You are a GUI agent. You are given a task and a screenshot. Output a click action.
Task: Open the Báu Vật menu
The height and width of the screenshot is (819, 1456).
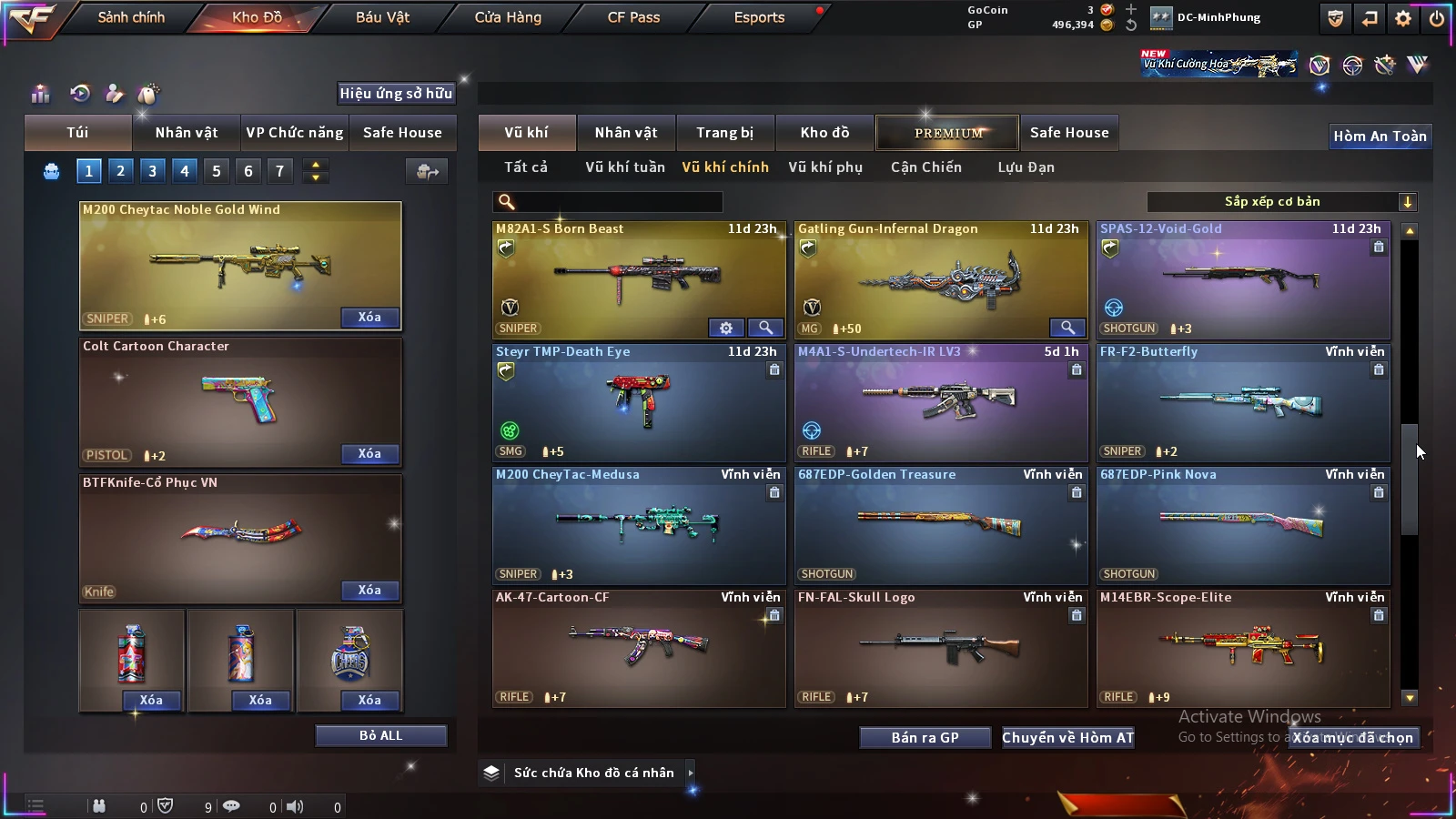[x=382, y=17]
